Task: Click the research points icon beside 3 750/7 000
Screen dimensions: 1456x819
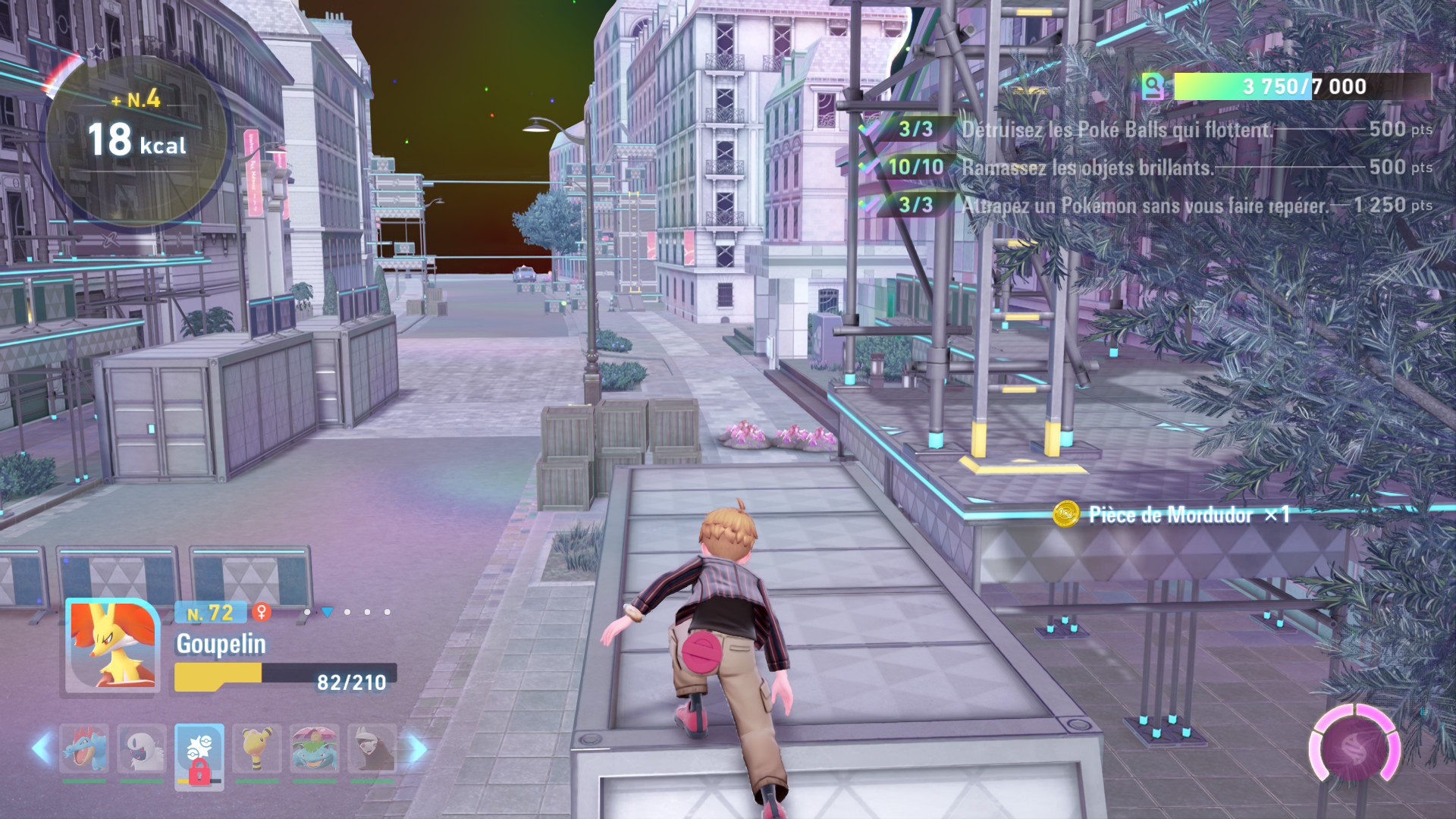Action: (1153, 86)
